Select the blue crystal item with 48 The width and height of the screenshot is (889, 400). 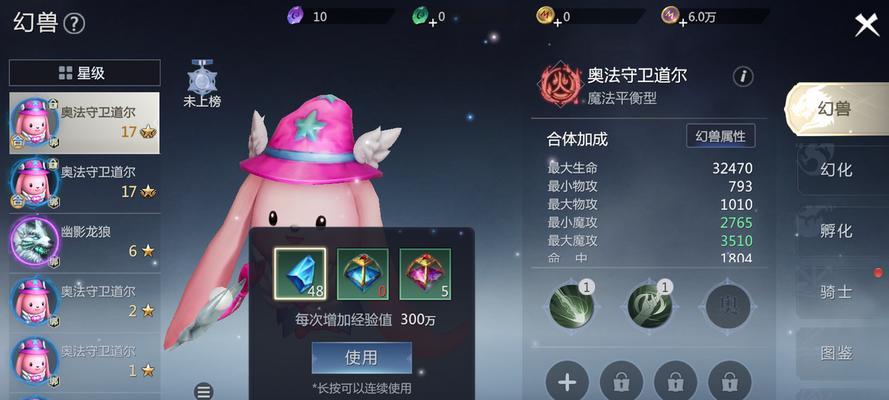[x=300, y=273]
